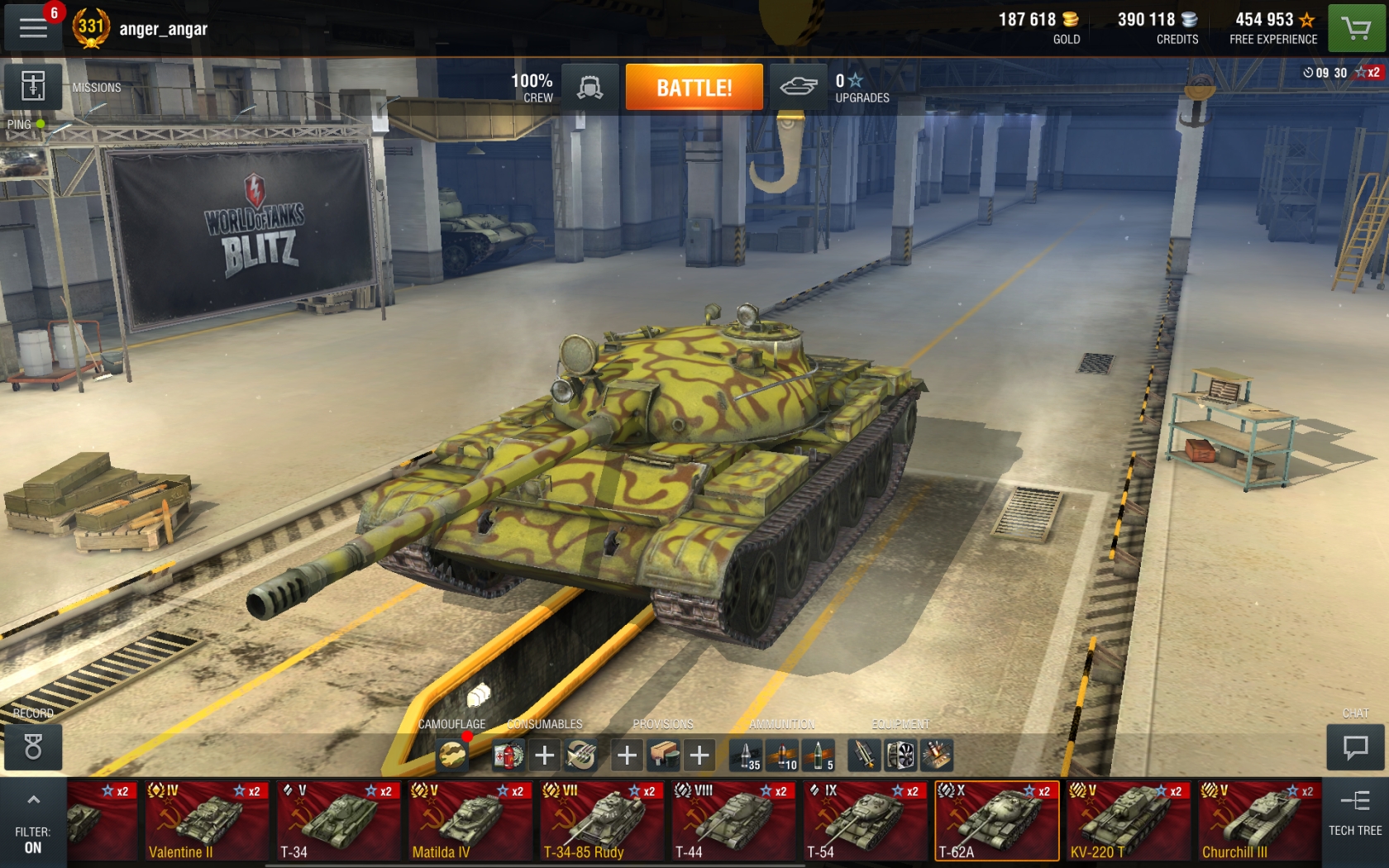Viewport: 1389px width, 868px height.
Task: Collapse the vehicle carousel with the chevron
Action: pyautogui.click(x=33, y=799)
